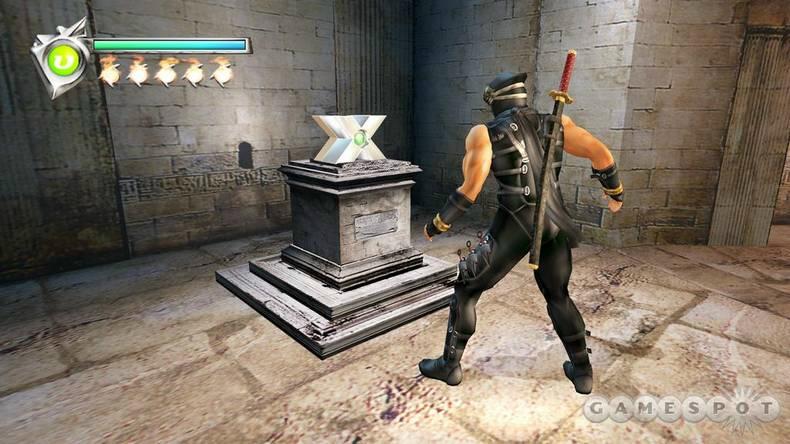Screen dimensions: 790x444
Task: Click the GameSpot watermark logo
Action: coord(680,408)
